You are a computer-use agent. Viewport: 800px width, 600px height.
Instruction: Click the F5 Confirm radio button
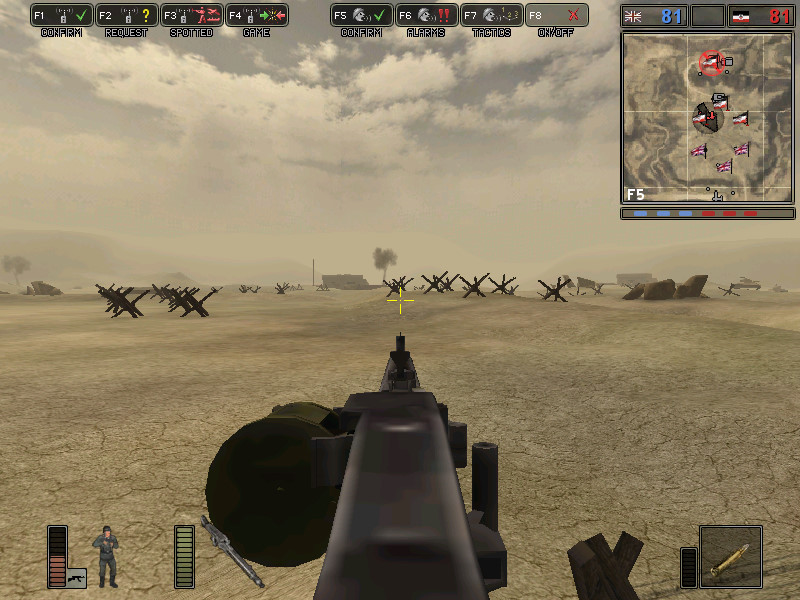(x=362, y=15)
